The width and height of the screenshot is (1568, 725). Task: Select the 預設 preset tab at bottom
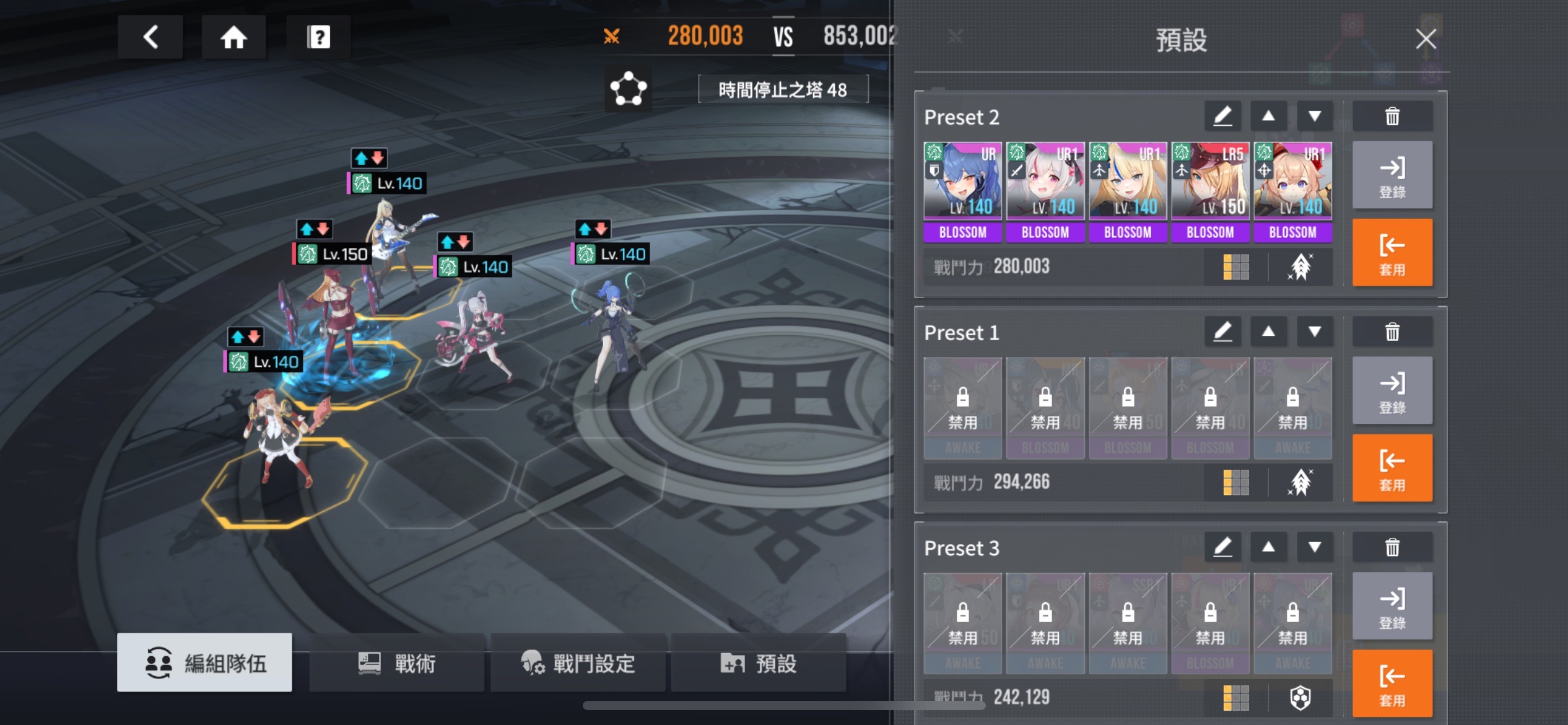pyautogui.click(x=759, y=663)
